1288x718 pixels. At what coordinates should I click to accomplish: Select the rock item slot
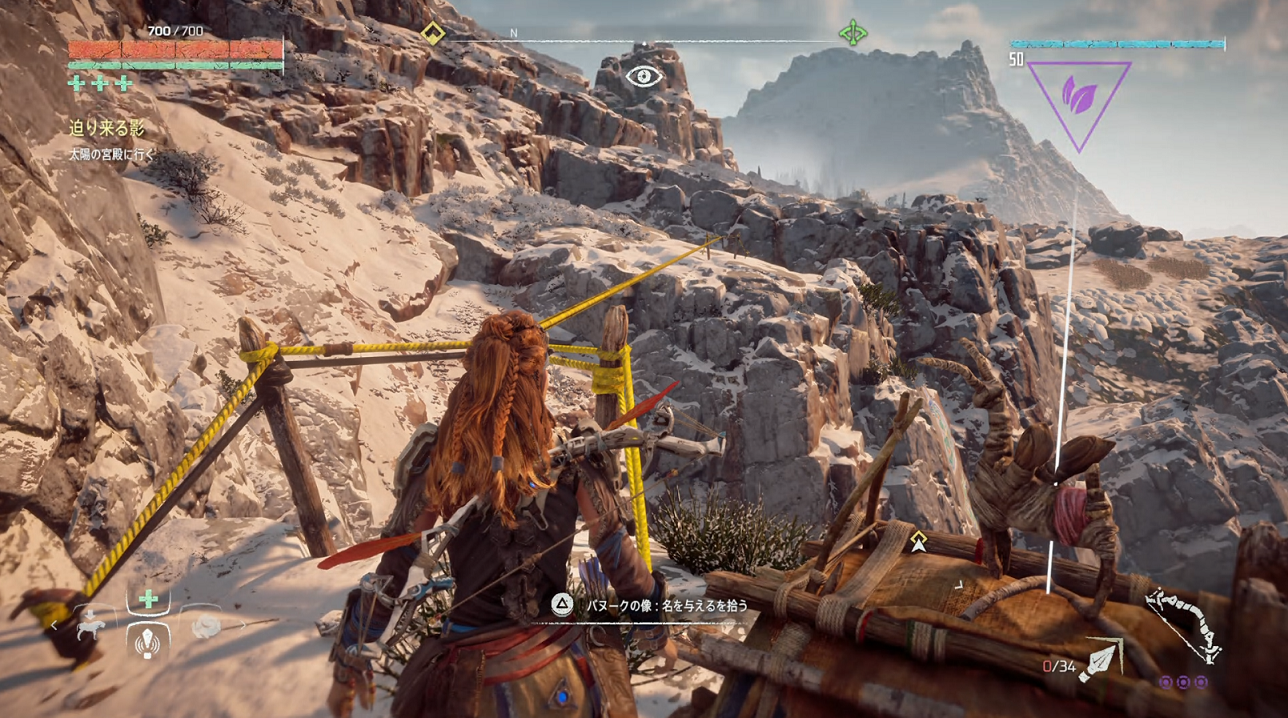207,627
